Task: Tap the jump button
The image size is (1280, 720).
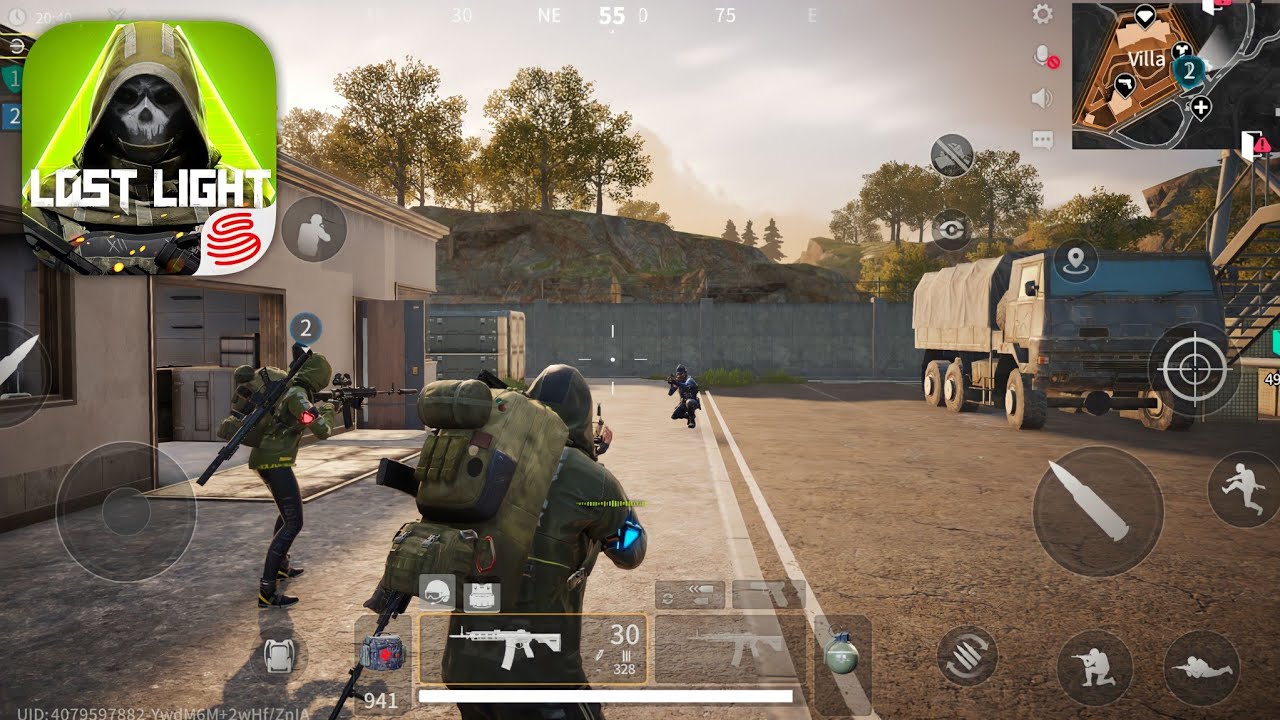Action: click(1243, 489)
